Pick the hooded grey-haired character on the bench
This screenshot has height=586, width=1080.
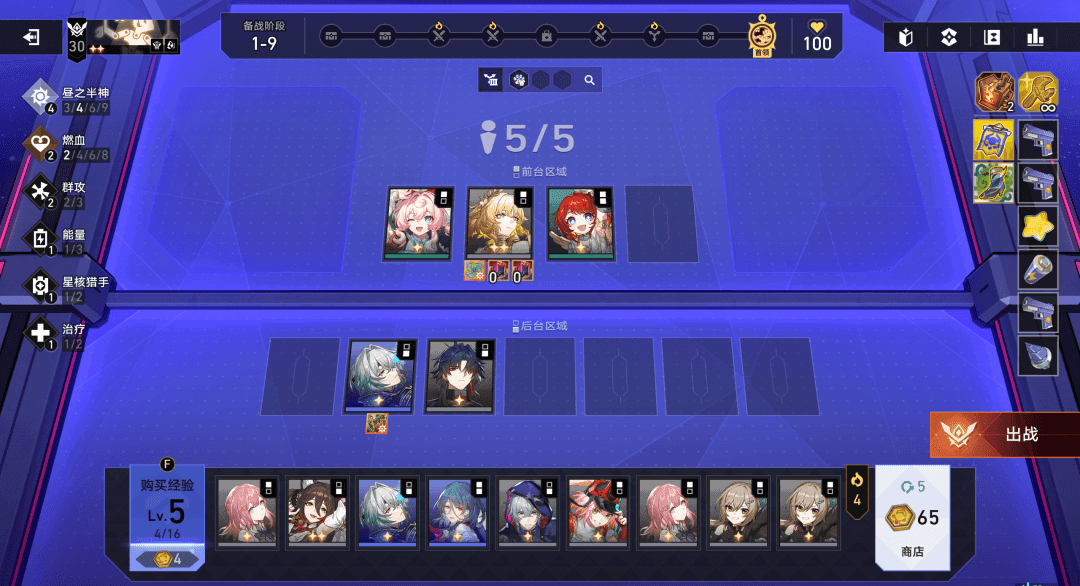pyautogui.click(x=527, y=511)
